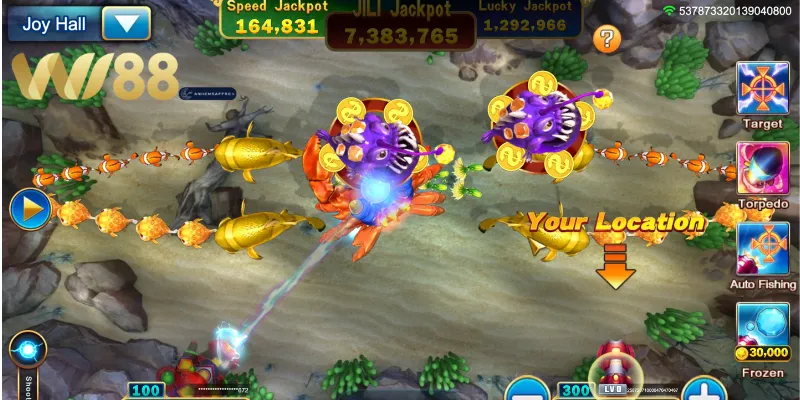Viewport: 800px width, 400px height.
Task: Open the Joy Hall room dropdown
Action: 126,22
